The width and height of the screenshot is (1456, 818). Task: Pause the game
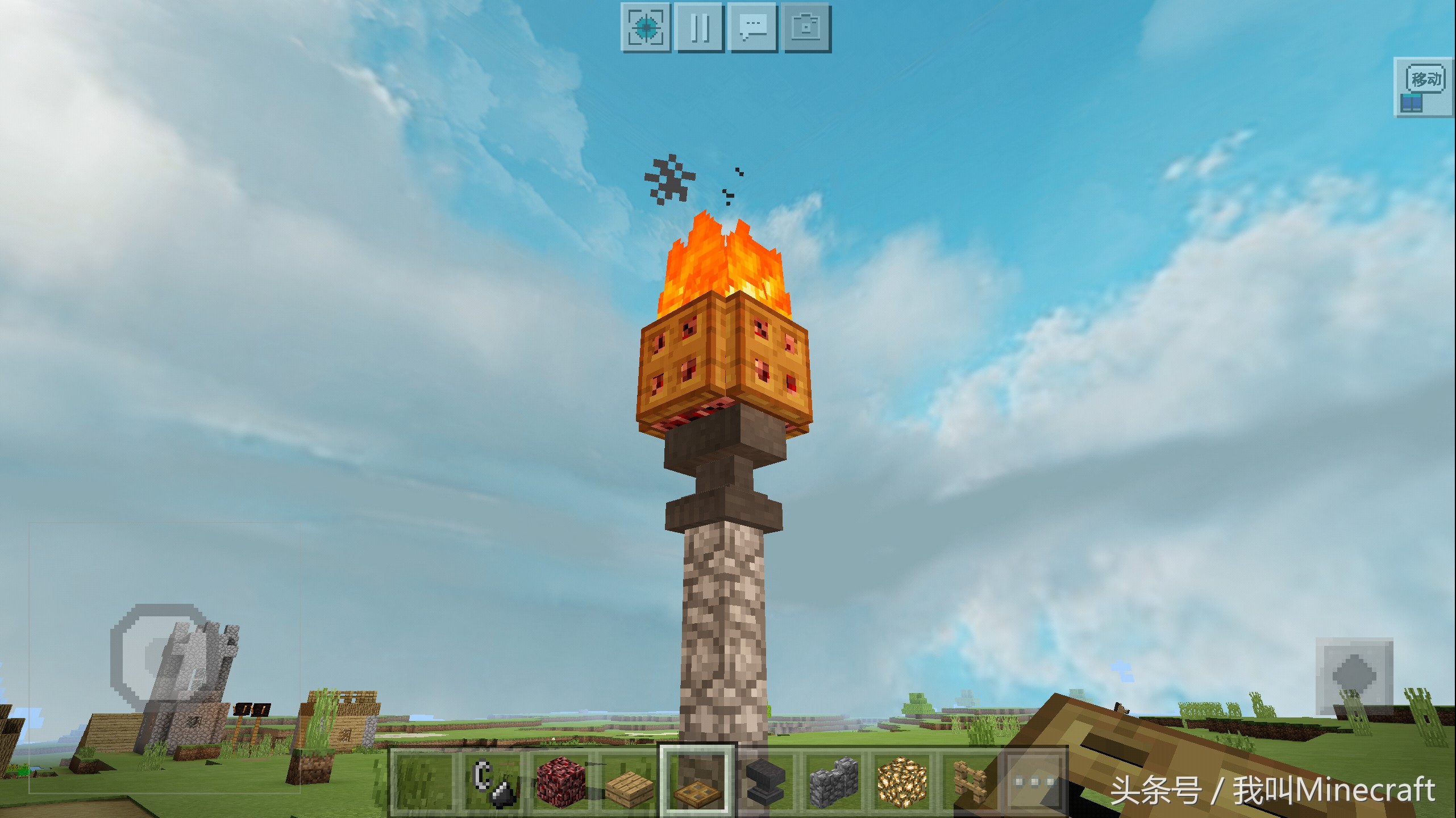click(x=699, y=27)
